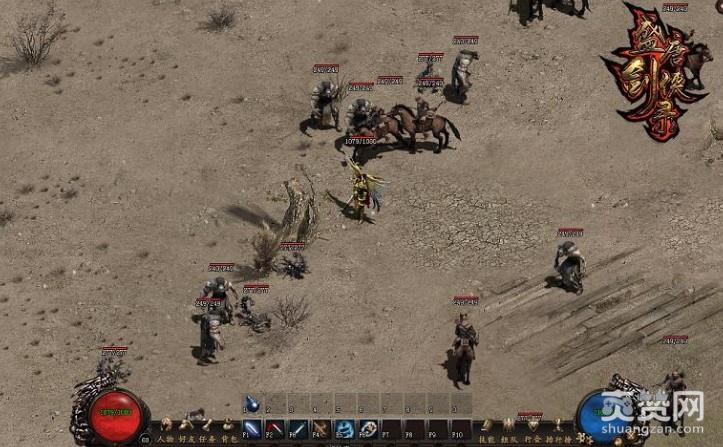This screenshot has width=723, height=447.
Task: Activate the F6 skill icon
Action: click(367, 428)
